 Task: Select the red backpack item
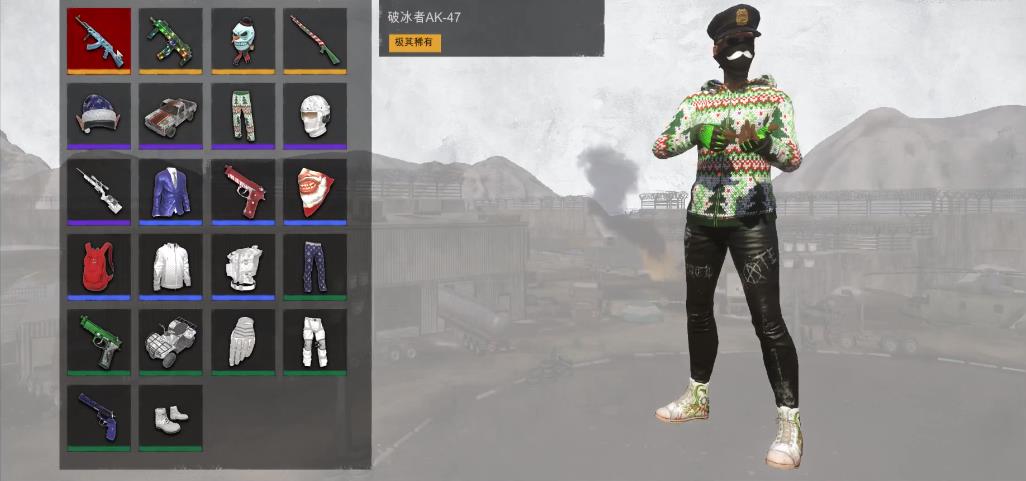[x=99, y=265]
